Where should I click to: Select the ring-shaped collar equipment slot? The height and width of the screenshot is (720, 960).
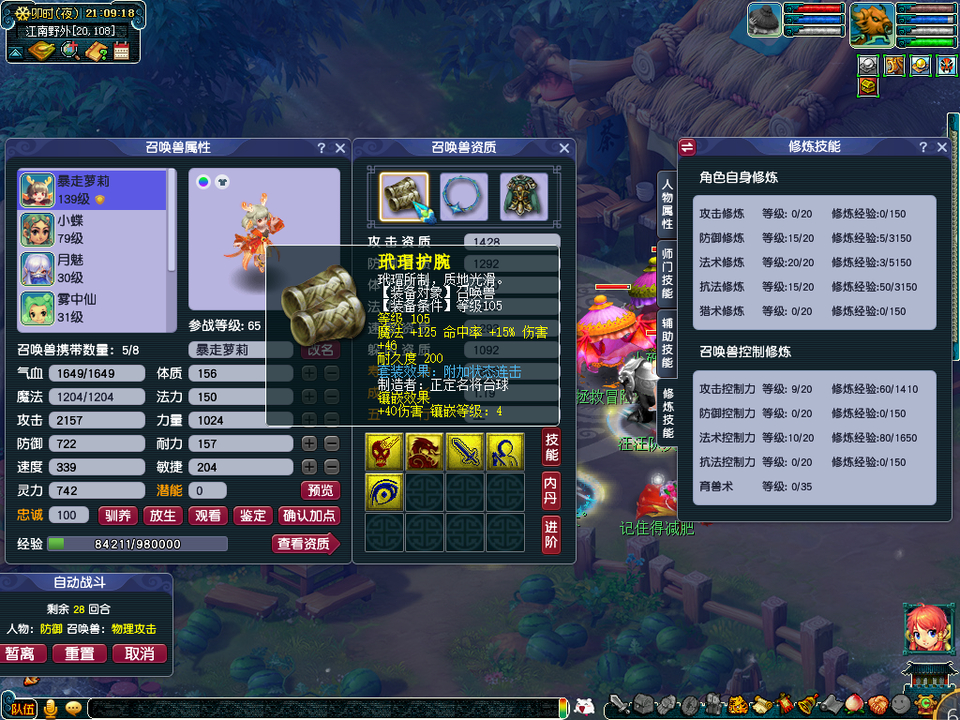[464, 196]
